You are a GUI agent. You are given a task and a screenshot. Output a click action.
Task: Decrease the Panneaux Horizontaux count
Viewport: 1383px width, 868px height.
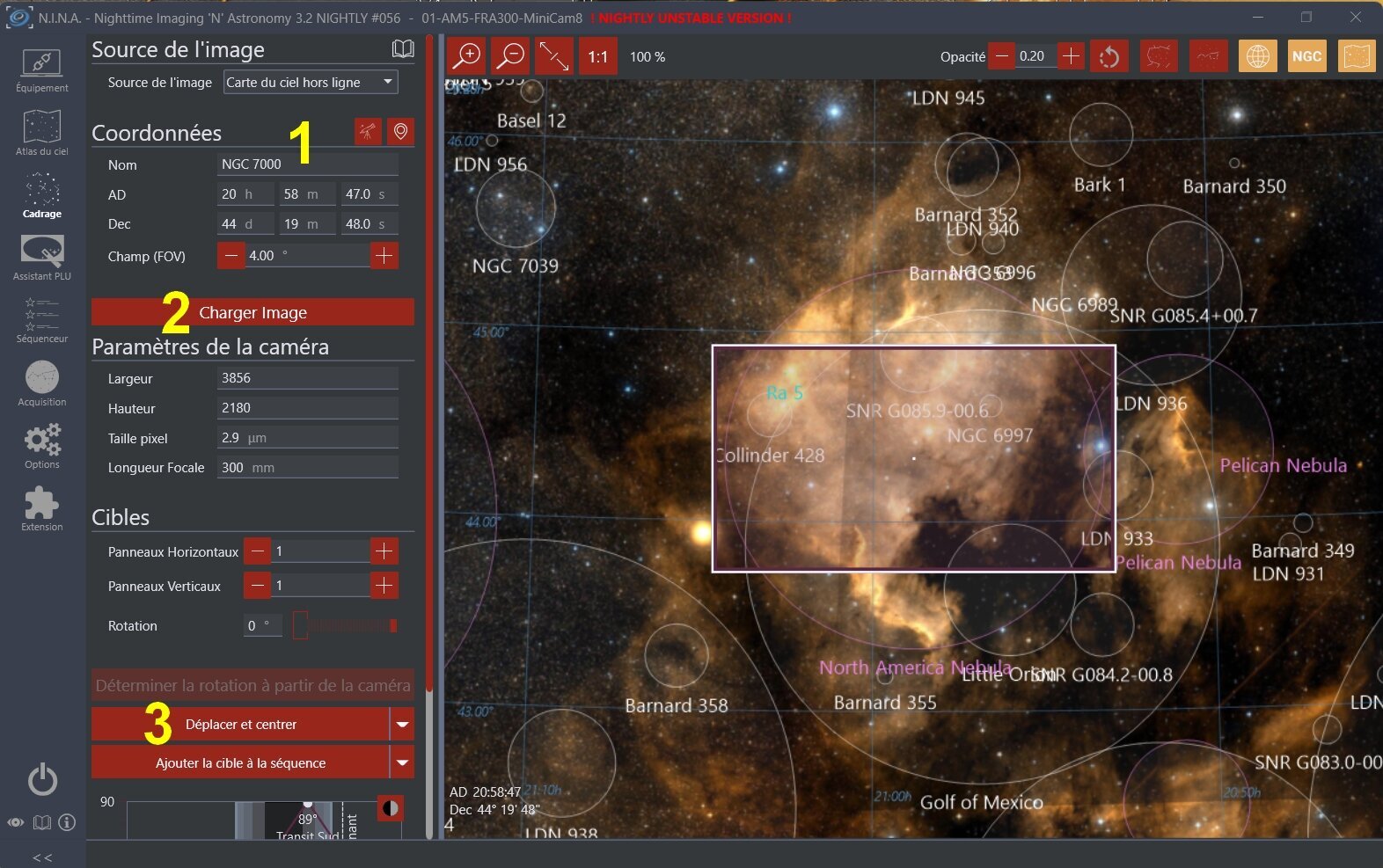pos(257,551)
